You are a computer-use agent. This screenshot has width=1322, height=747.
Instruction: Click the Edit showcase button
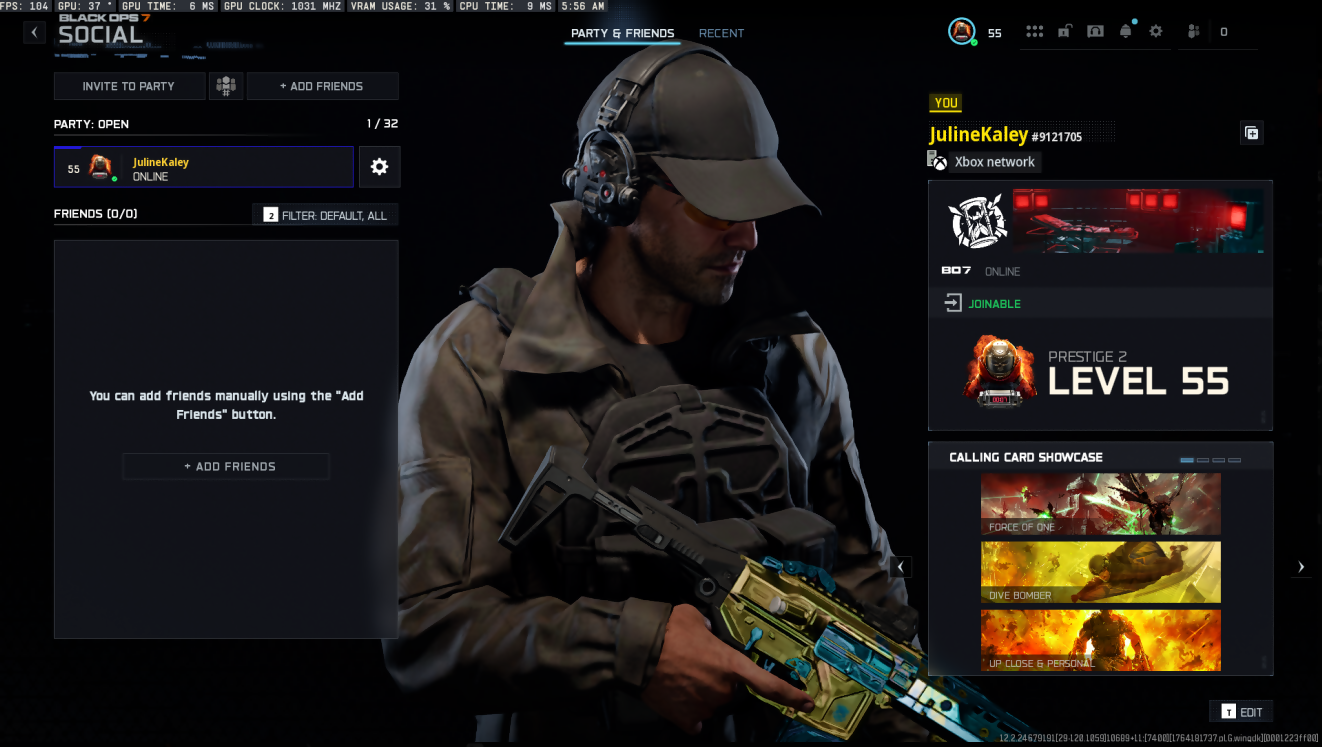(x=1241, y=712)
